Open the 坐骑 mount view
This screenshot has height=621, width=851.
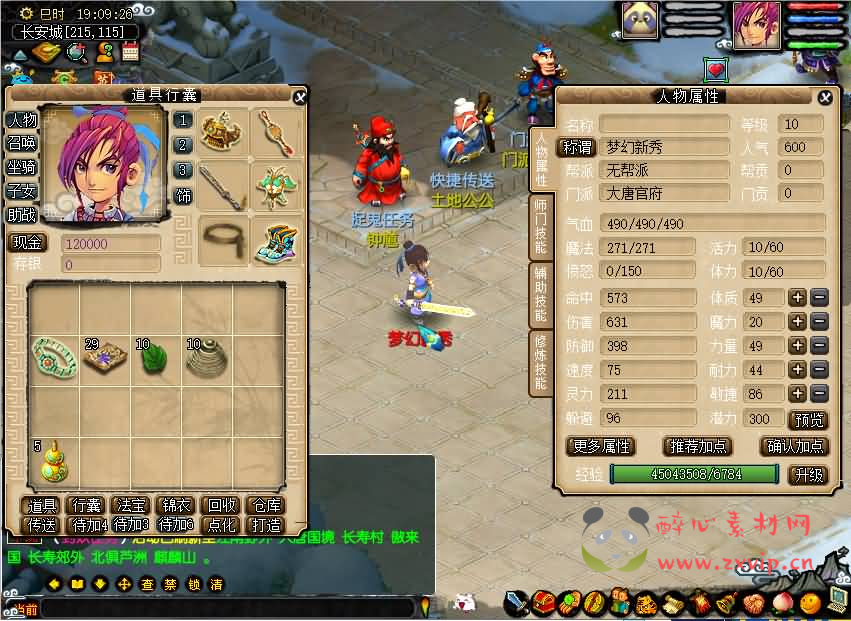click(22, 167)
